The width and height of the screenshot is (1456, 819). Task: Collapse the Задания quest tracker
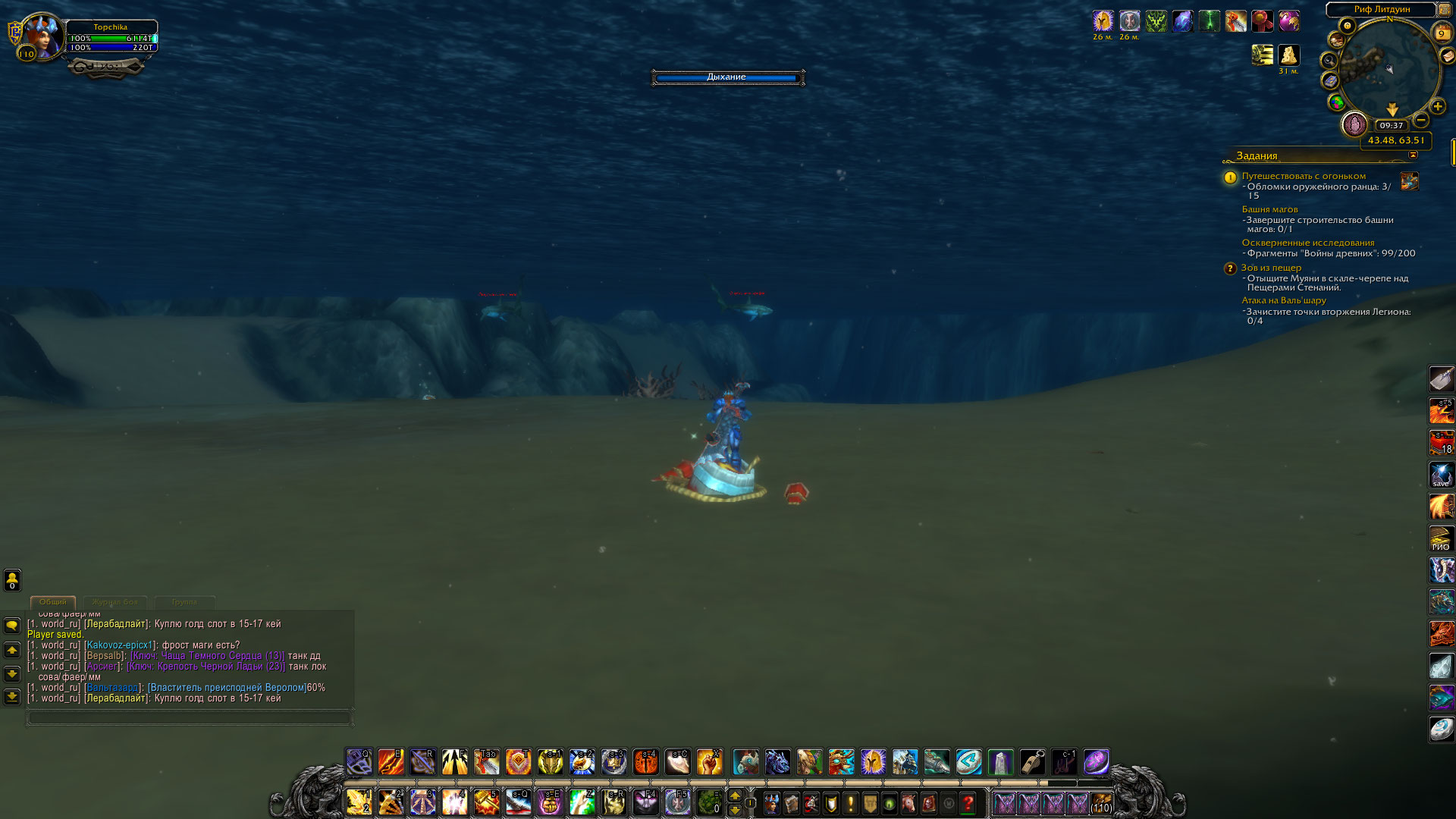click(1413, 155)
